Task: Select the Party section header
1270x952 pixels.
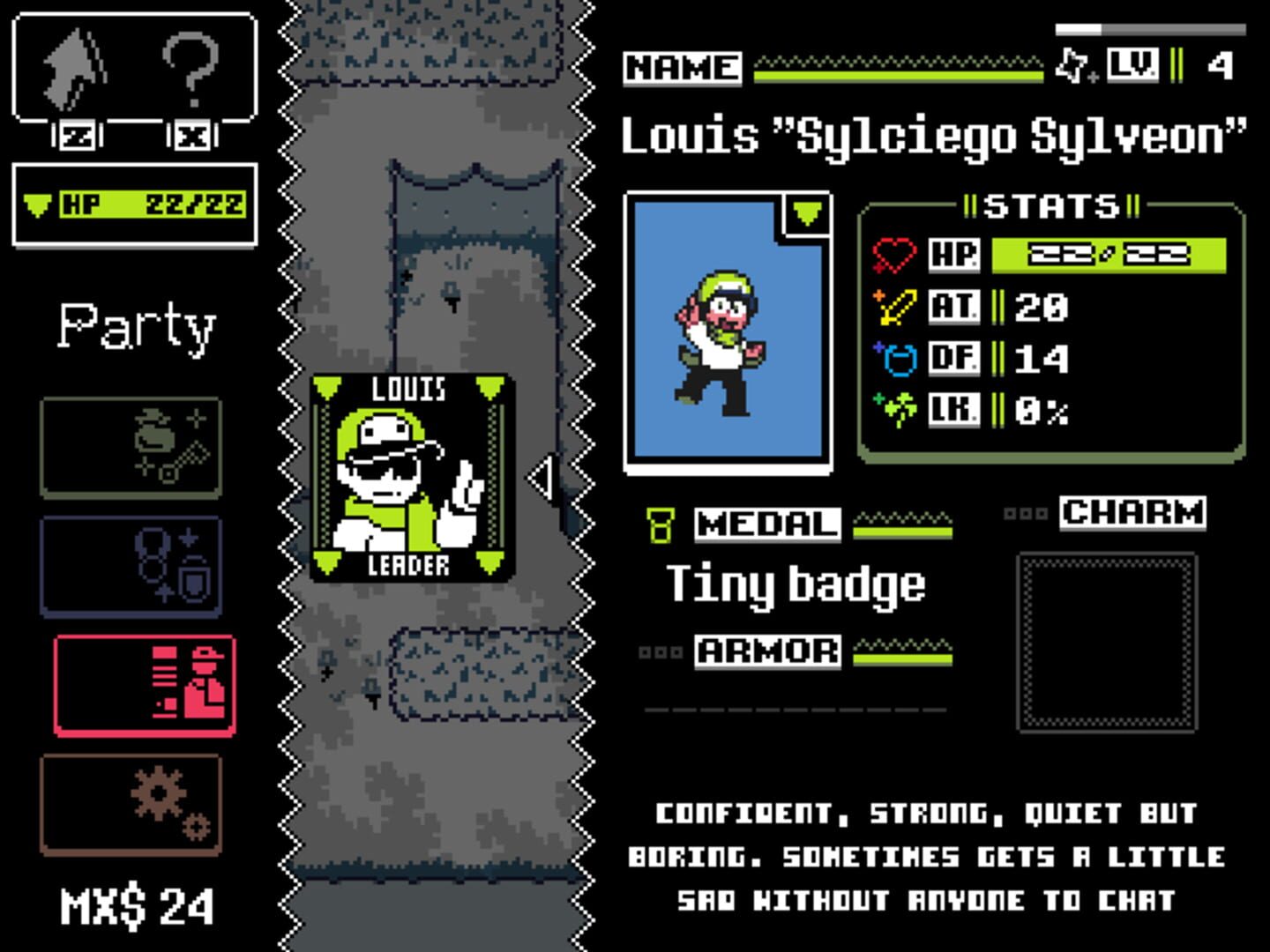Action: click(x=136, y=326)
